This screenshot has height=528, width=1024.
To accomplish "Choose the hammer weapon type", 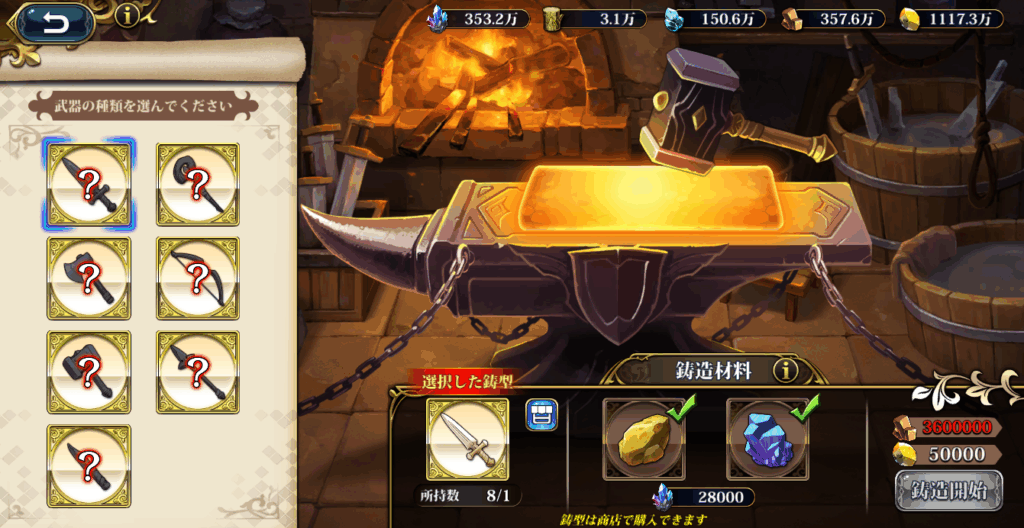I will [89, 372].
